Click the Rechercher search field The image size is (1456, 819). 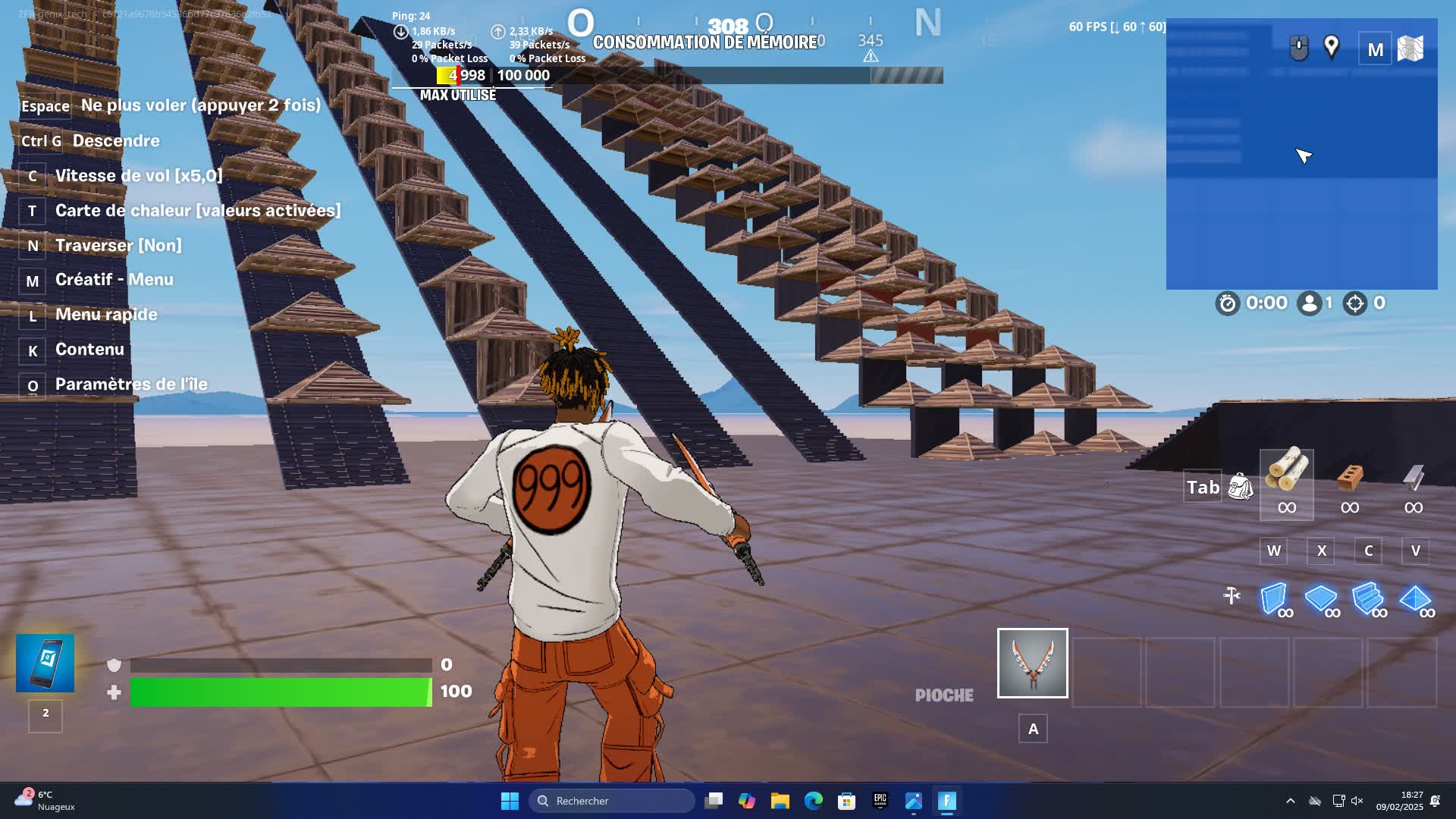[x=610, y=801]
